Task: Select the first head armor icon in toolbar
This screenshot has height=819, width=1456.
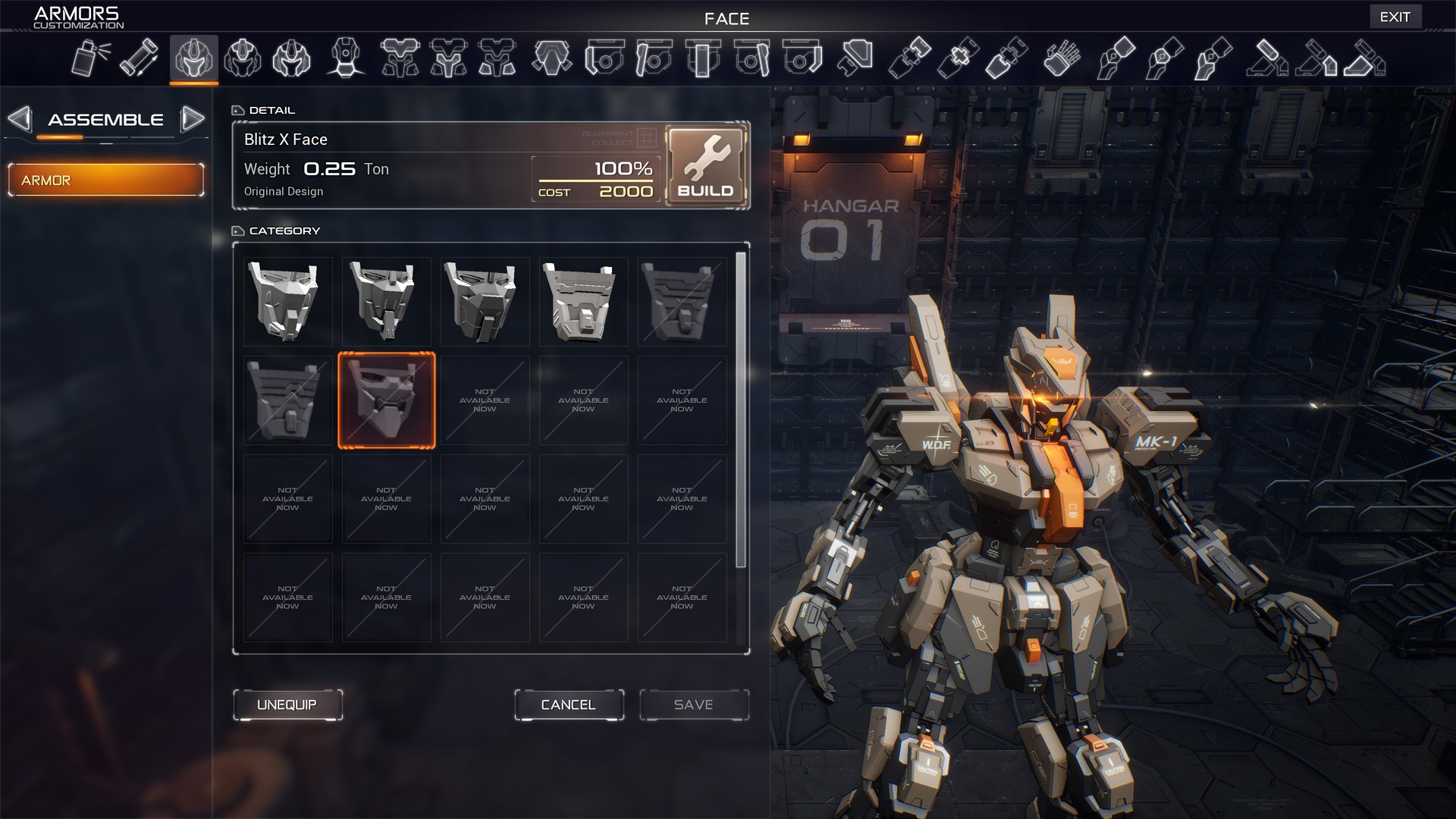Action: click(x=194, y=58)
